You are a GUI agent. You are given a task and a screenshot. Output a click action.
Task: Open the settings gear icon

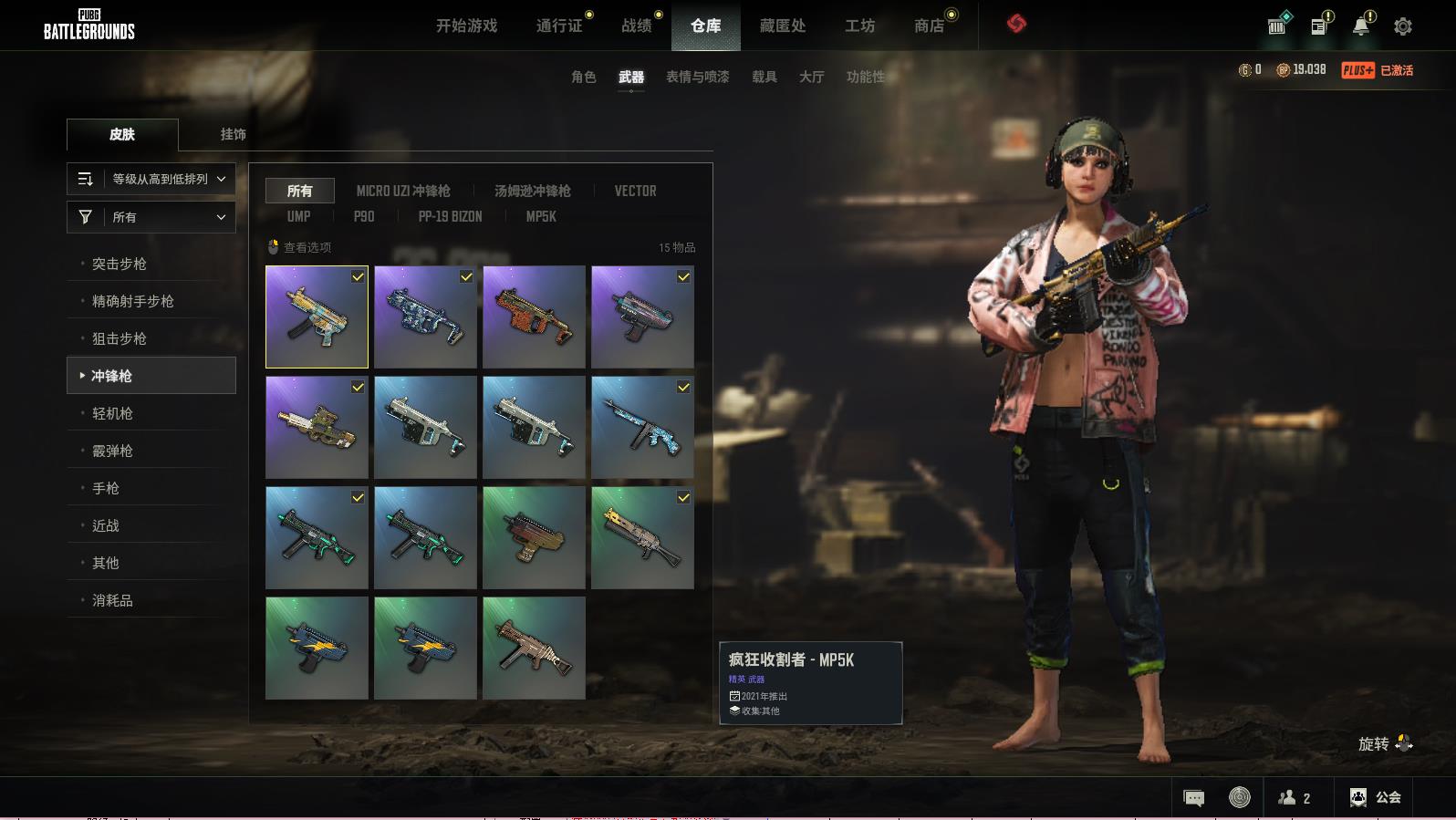pyautogui.click(x=1403, y=26)
